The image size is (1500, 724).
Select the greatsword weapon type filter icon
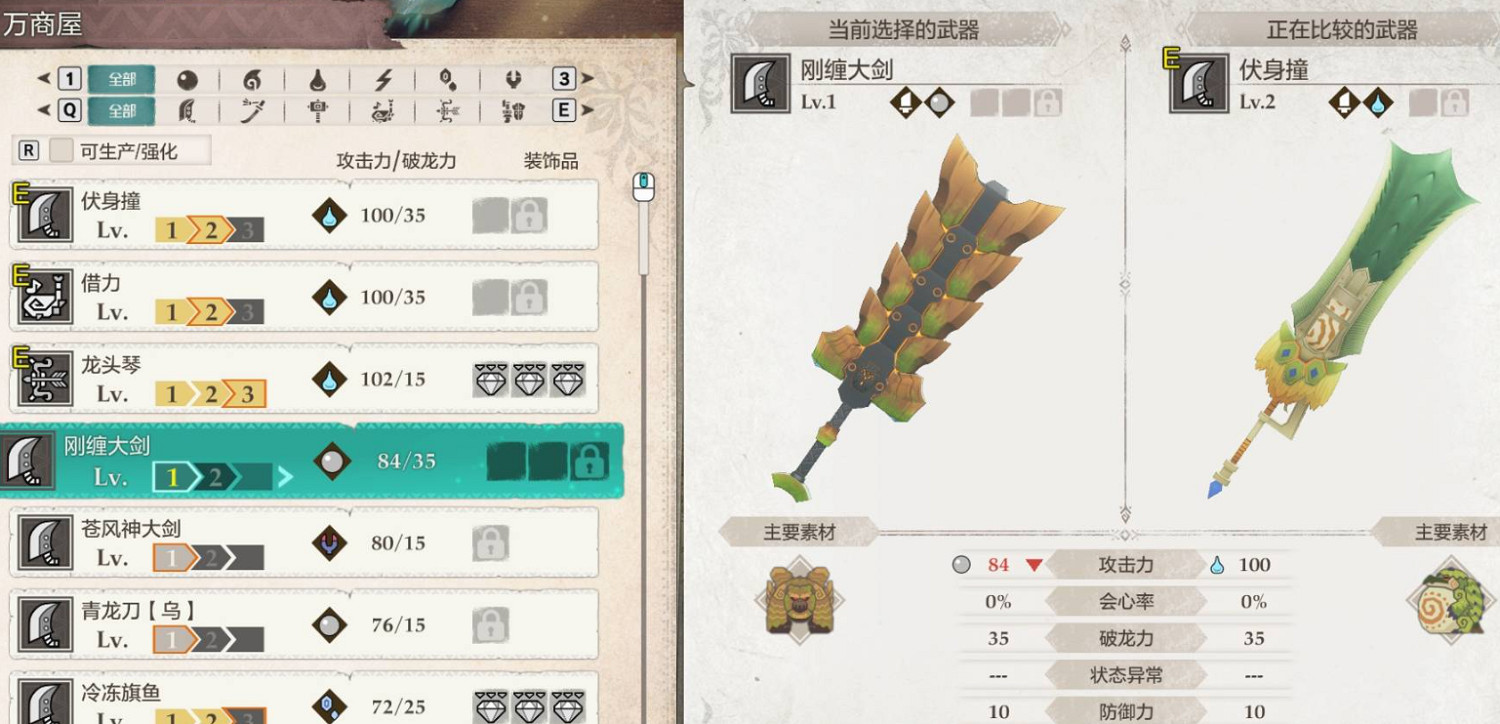[188, 111]
